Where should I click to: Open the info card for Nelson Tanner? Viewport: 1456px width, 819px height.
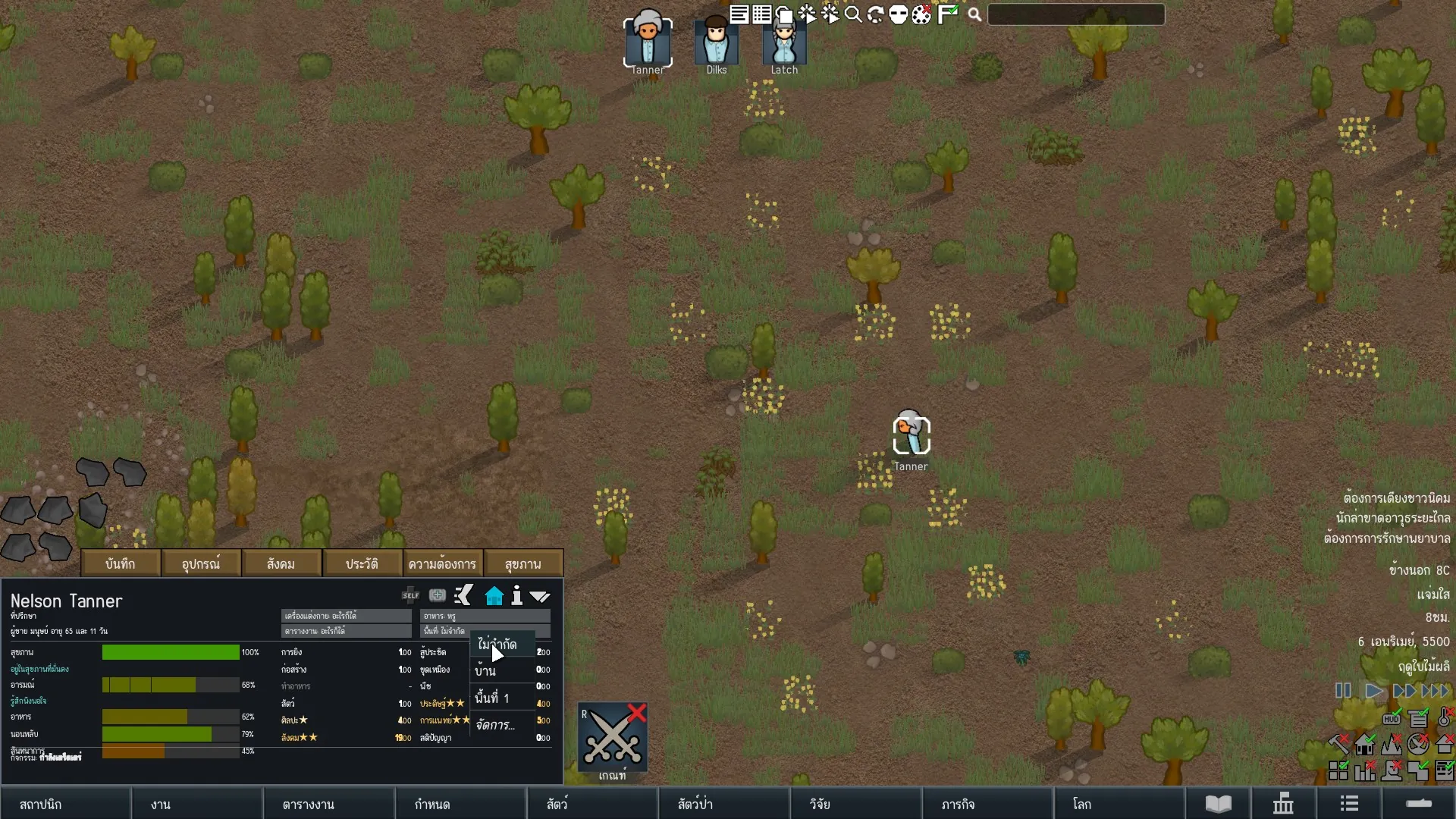pos(517,596)
